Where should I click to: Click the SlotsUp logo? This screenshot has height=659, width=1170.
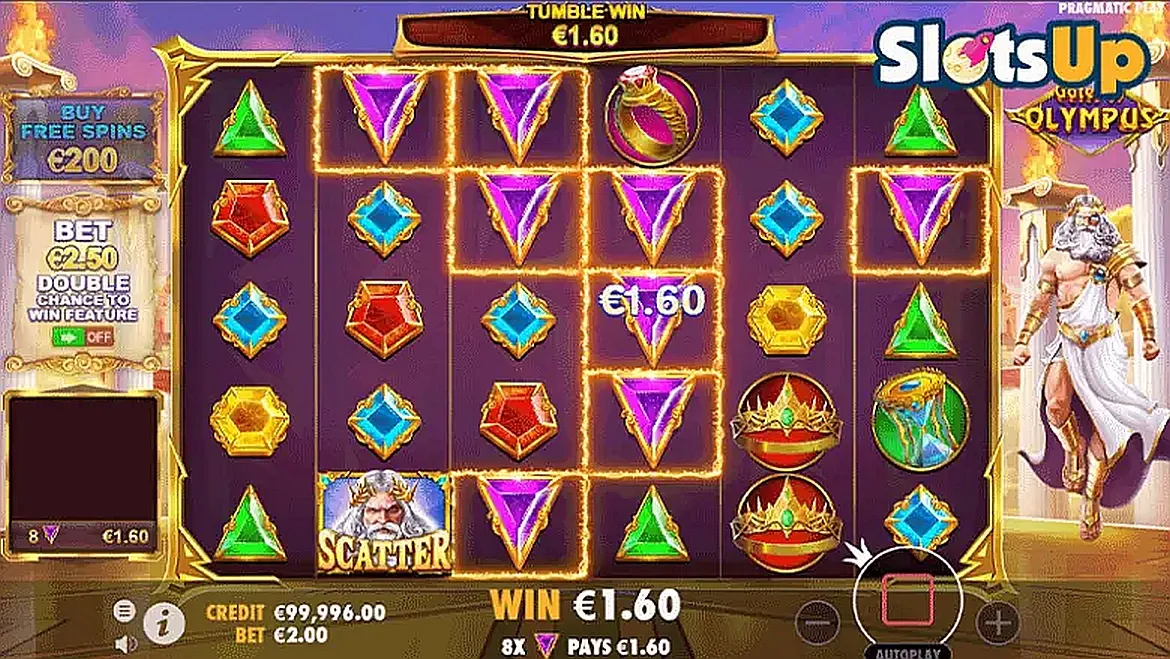point(1010,57)
